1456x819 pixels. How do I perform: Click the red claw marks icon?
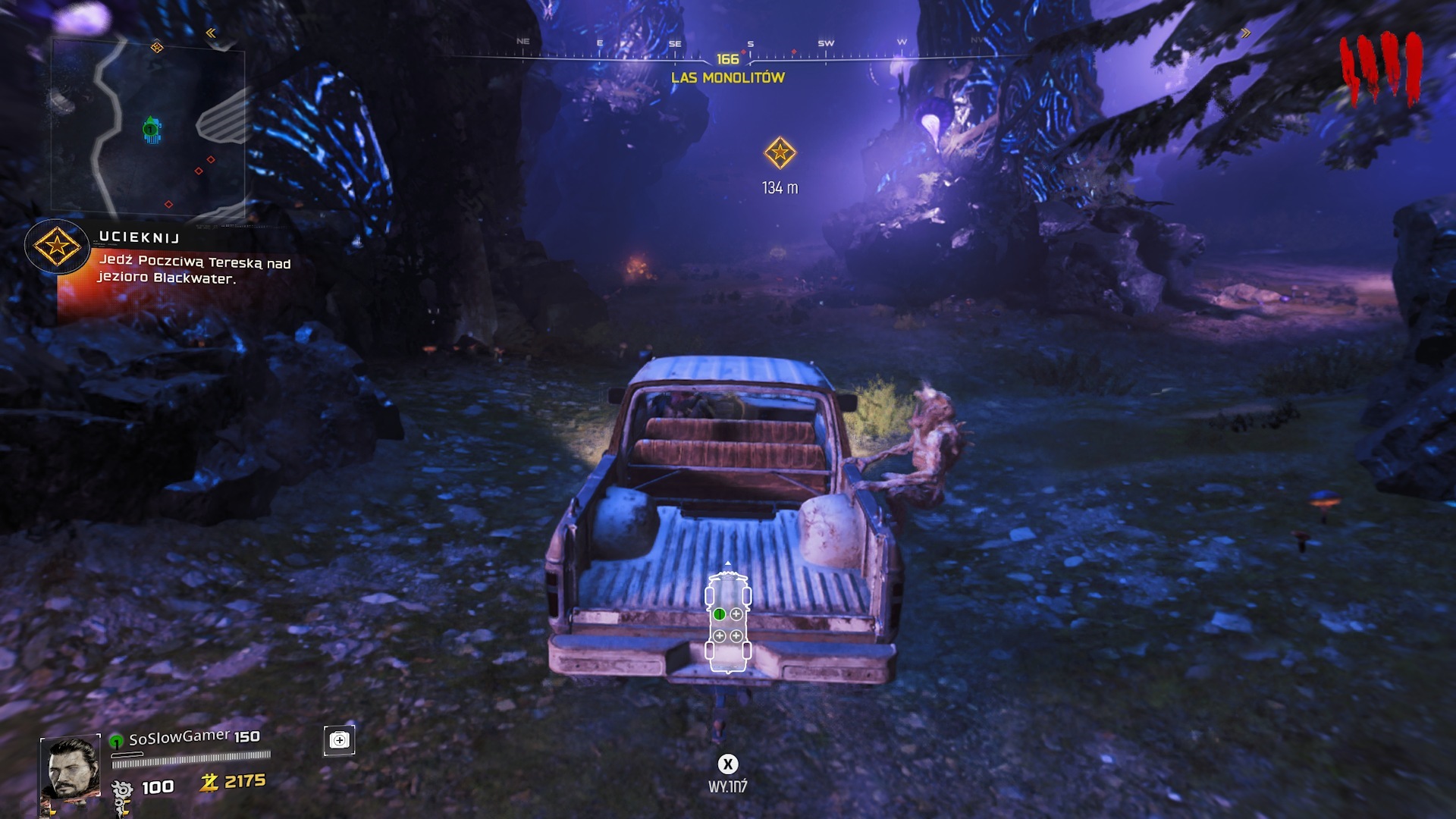click(1380, 67)
